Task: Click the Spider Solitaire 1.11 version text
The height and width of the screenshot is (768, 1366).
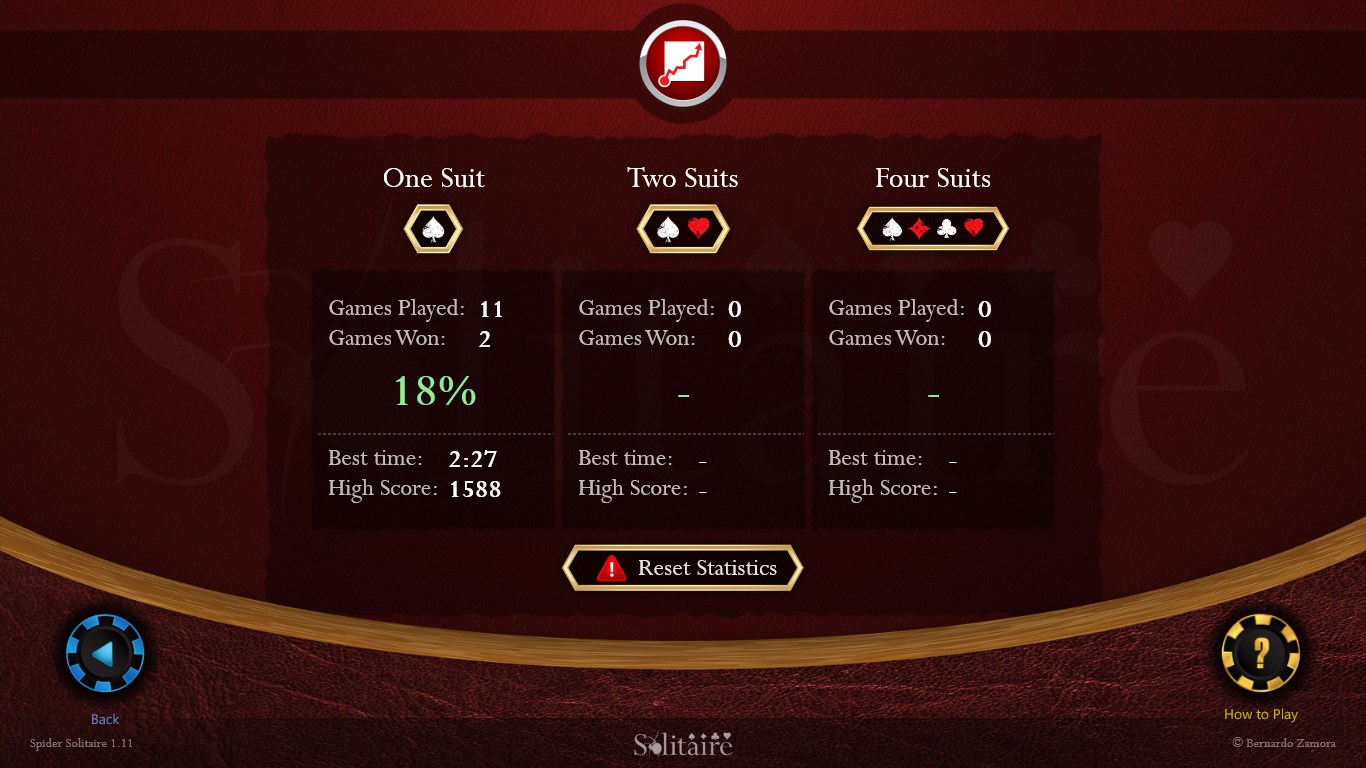Action: tap(80, 743)
